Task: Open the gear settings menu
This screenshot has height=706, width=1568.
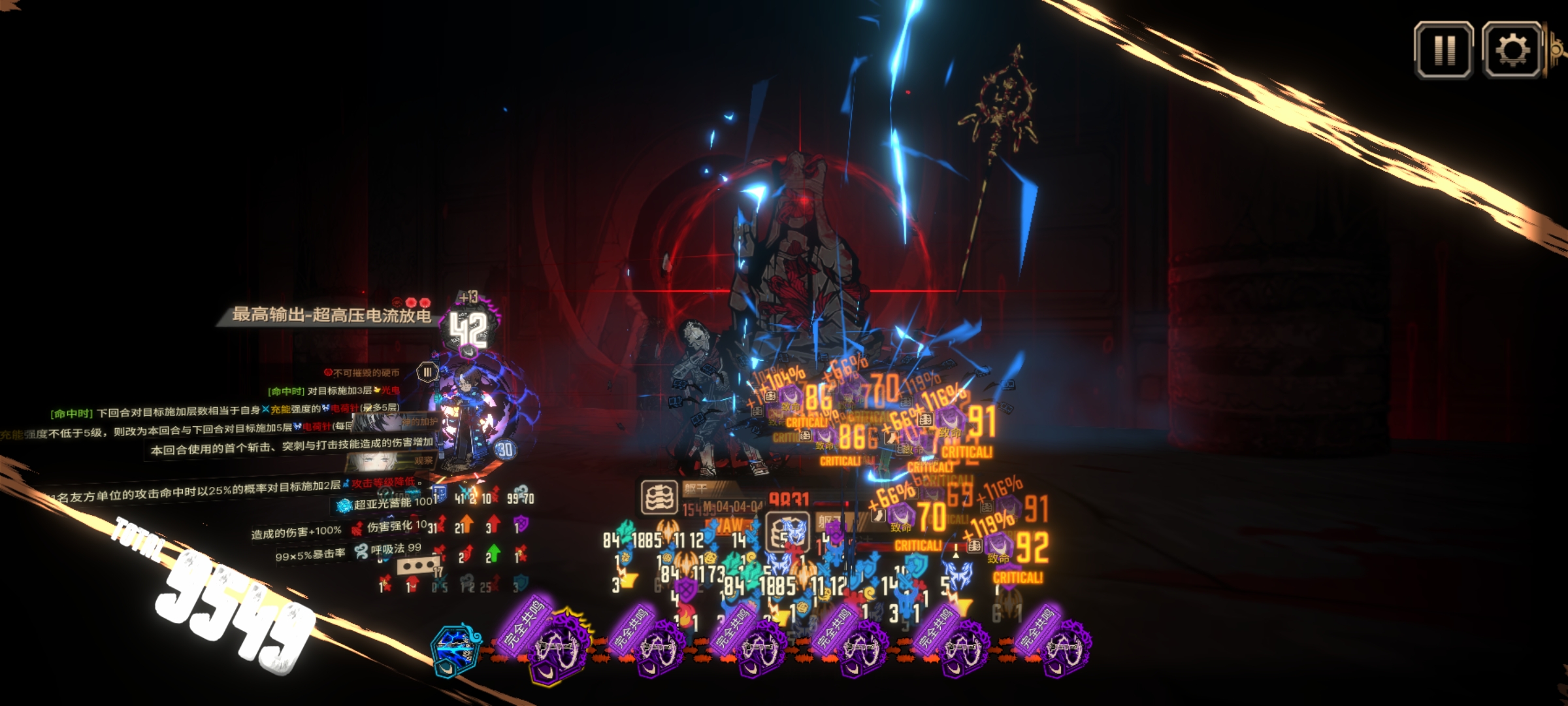Action: [x=1512, y=50]
